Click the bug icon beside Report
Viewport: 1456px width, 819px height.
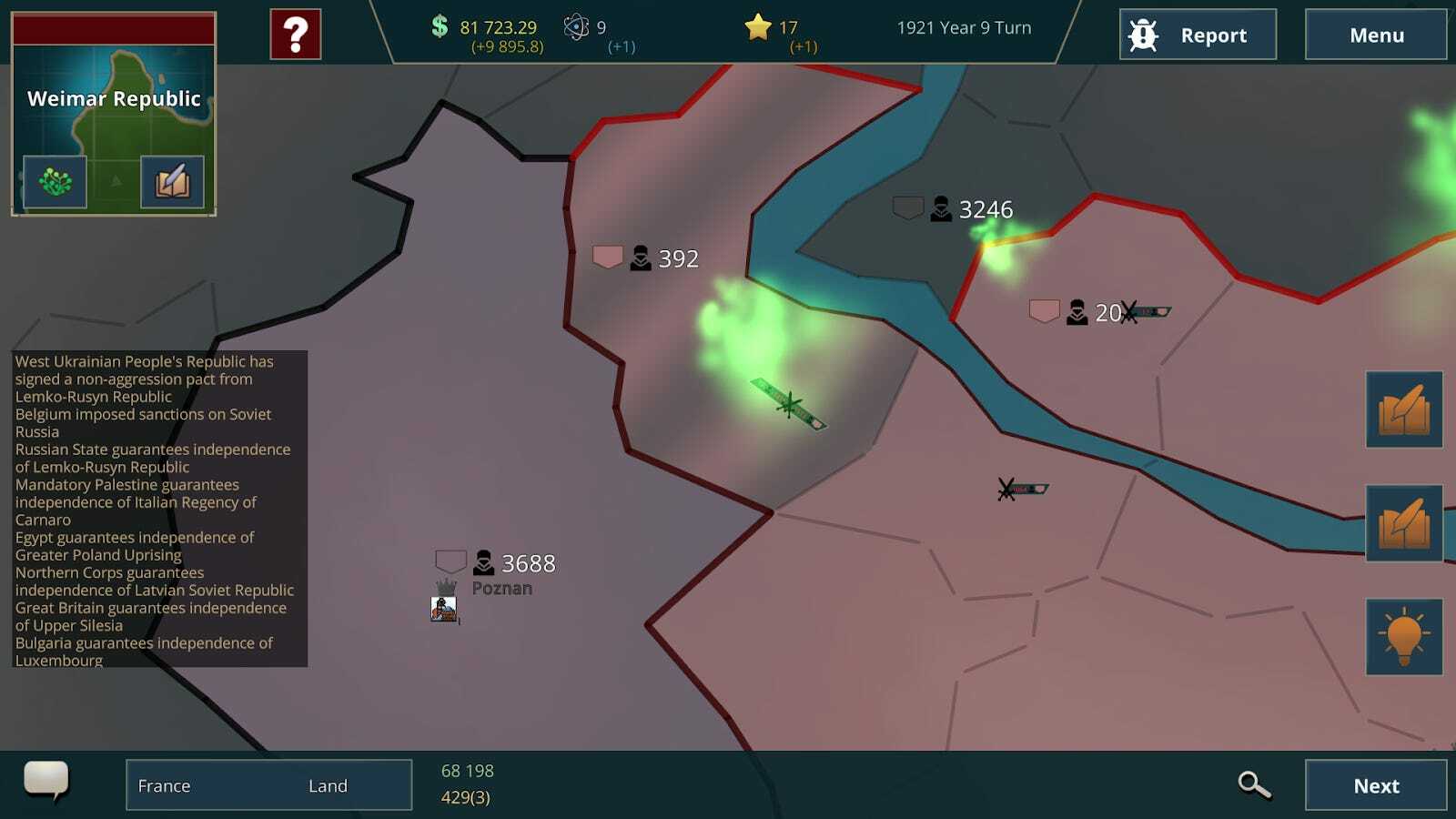(1141, 35)
